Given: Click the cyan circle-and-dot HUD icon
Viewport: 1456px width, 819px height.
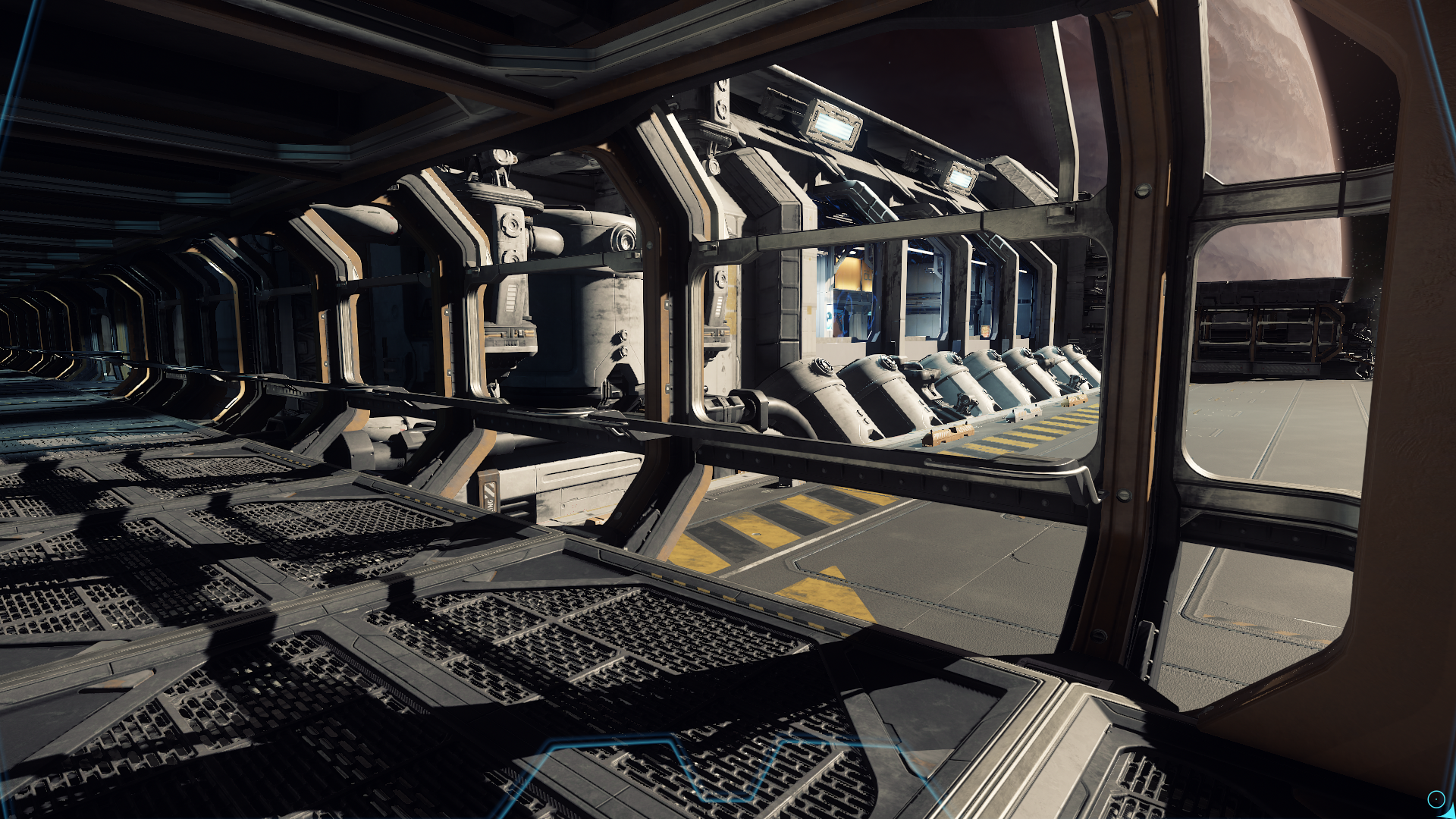Looking at the screenshot, I should pos(1436,799).
